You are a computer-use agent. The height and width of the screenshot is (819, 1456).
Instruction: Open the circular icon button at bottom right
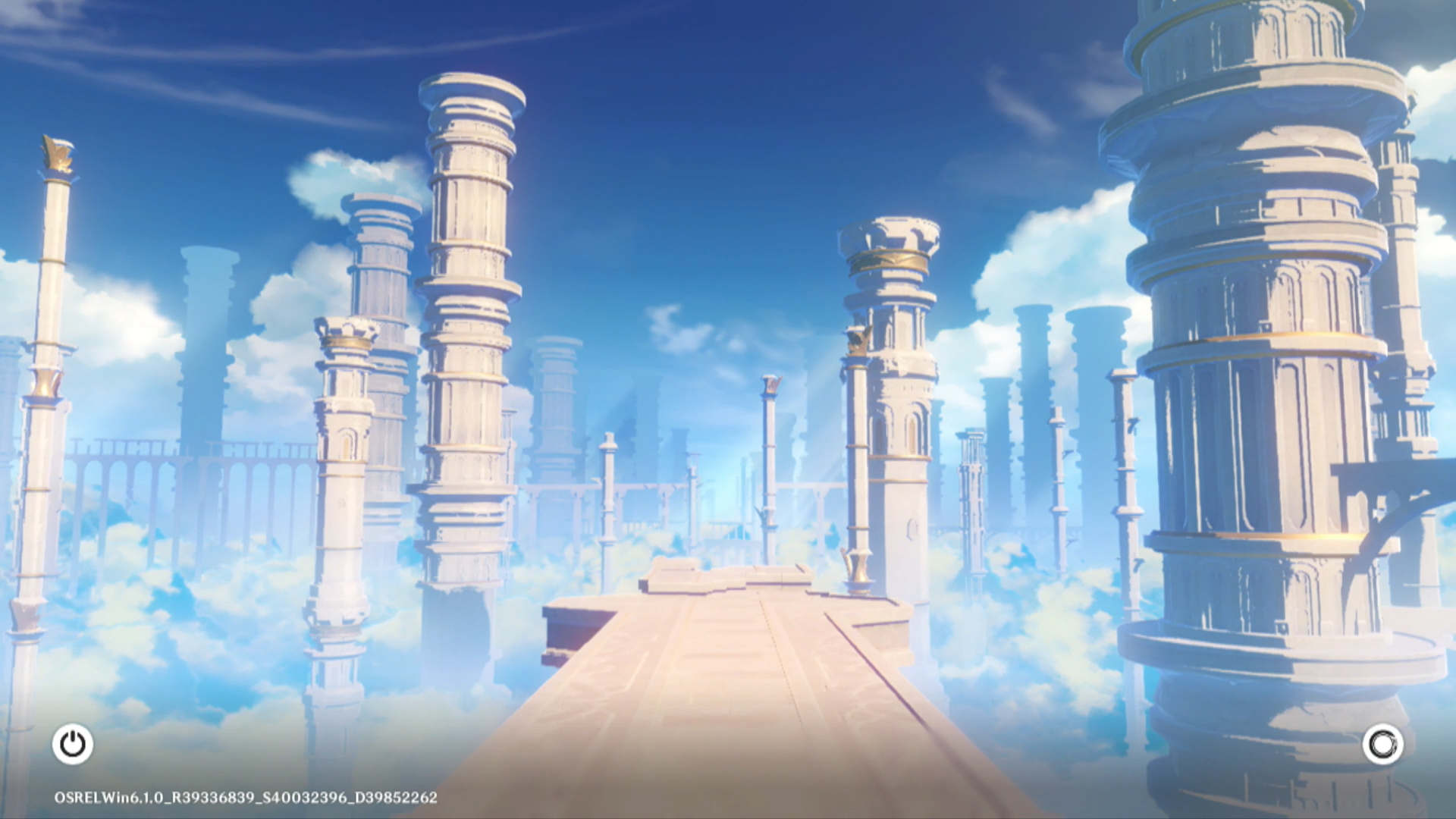tap(1382, 744)
